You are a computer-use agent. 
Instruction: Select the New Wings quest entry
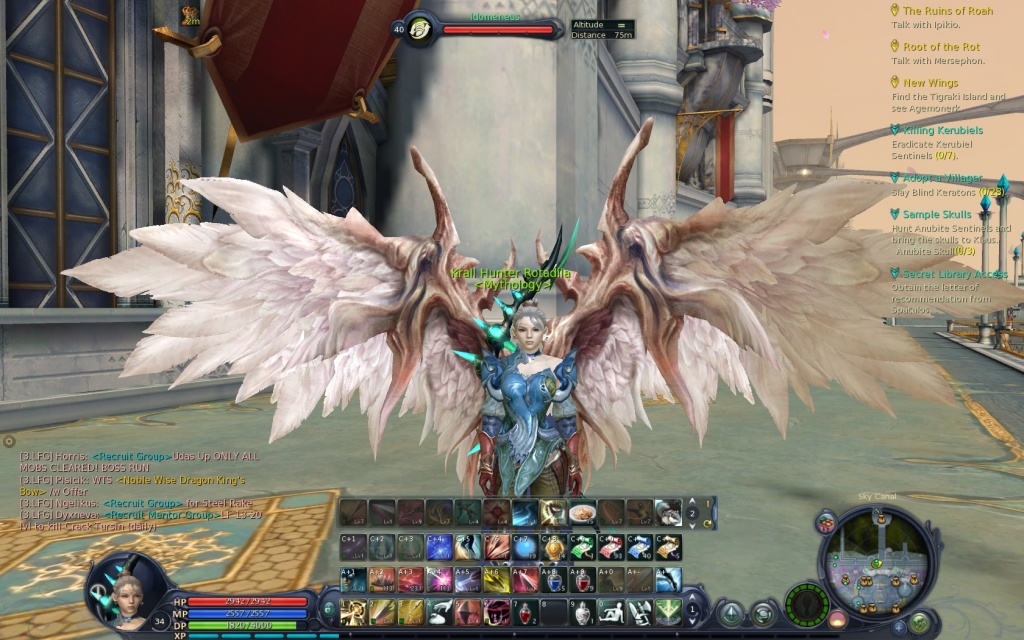click(930, 83)
